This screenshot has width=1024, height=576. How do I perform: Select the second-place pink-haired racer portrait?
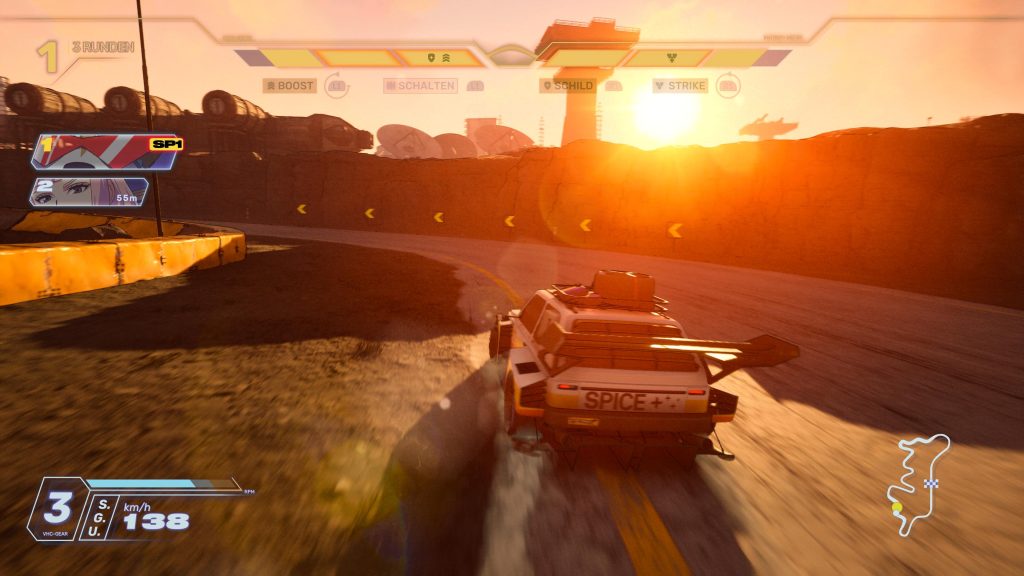(90, 191)
